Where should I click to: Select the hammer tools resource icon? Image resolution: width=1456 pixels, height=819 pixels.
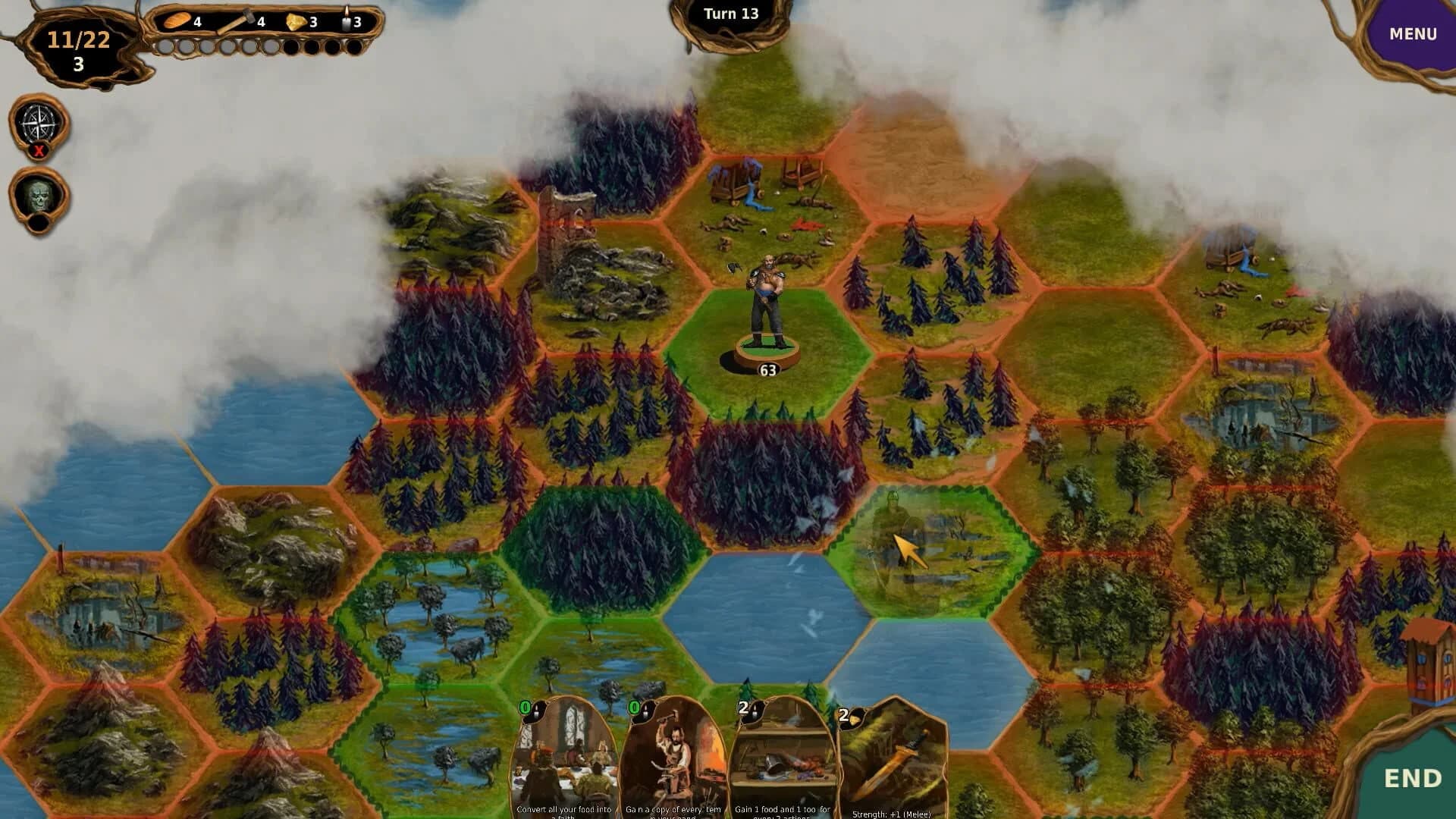pyautogui.click(x=246, y=17)
